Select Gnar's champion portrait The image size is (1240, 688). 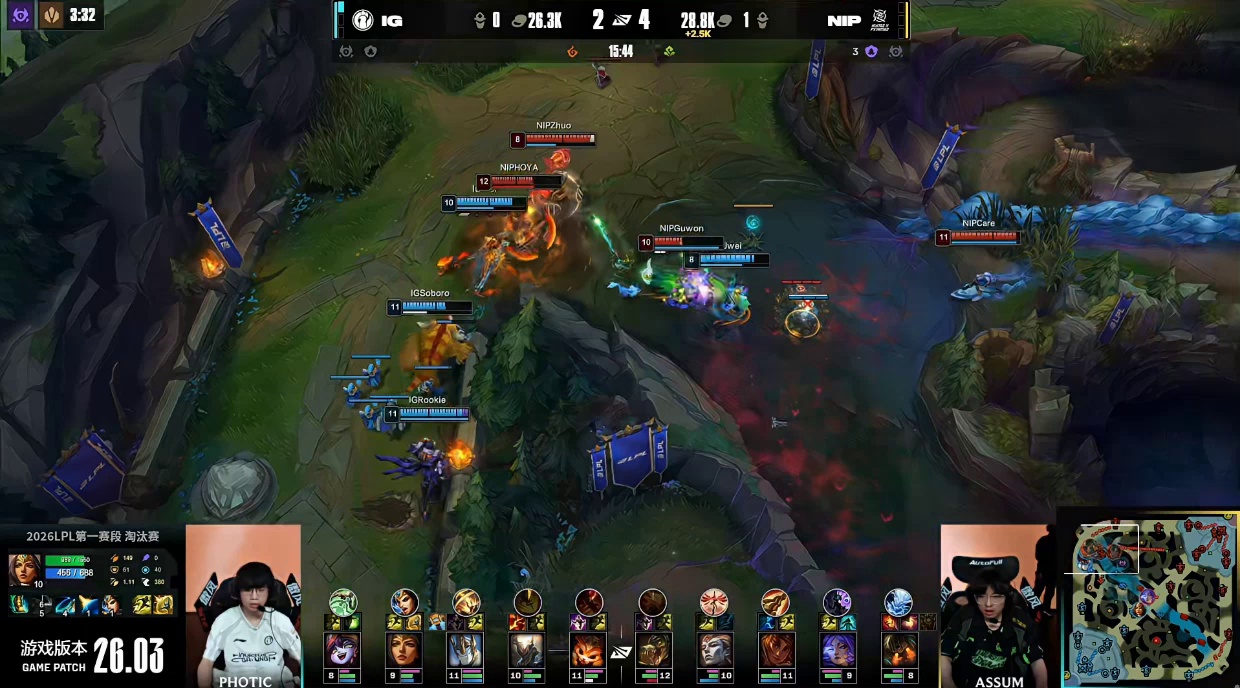(589, 650)
